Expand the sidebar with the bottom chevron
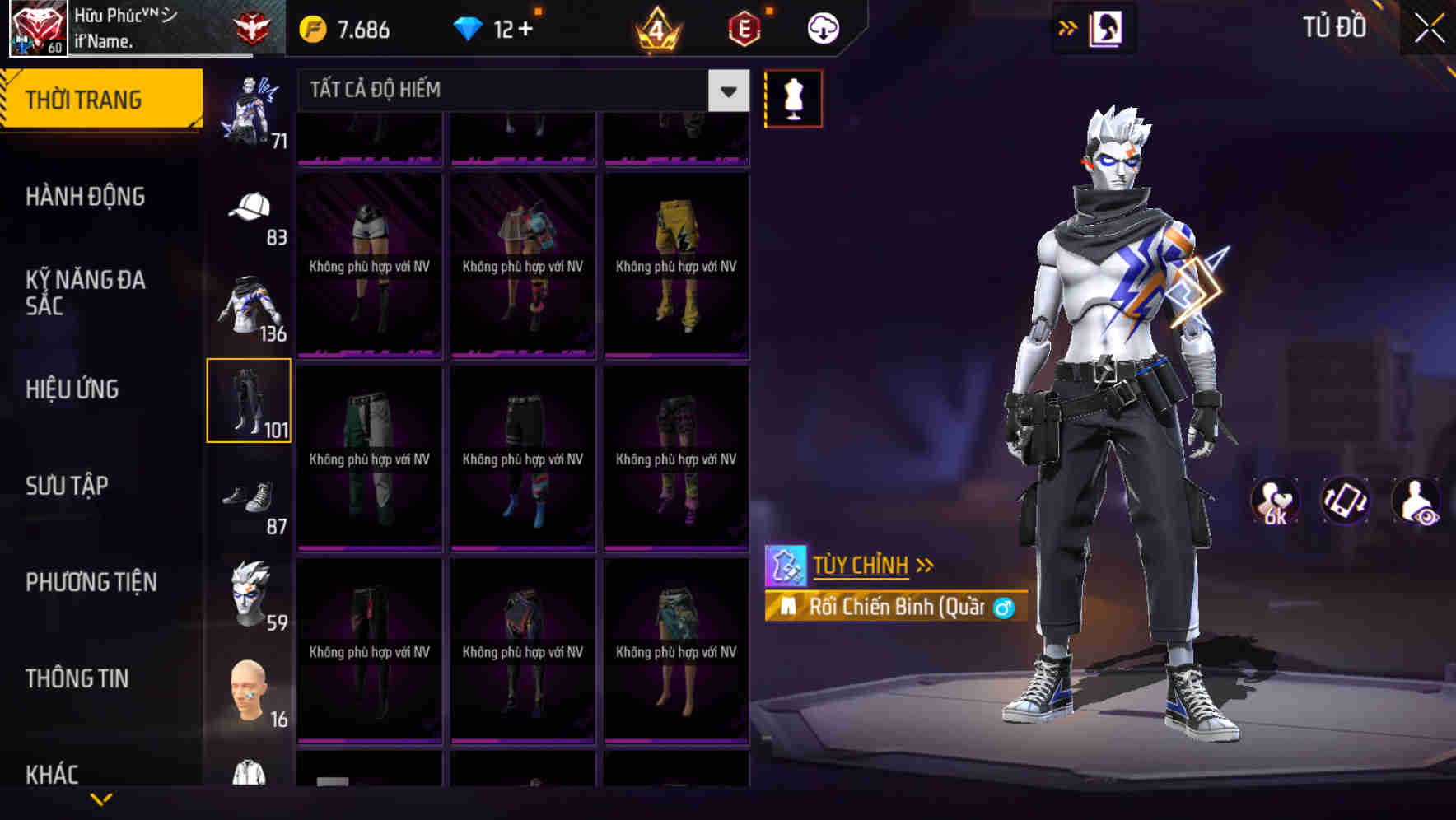Image resolution: width=1456 pixels, height=820 pixels. click(x=101, y=799)
